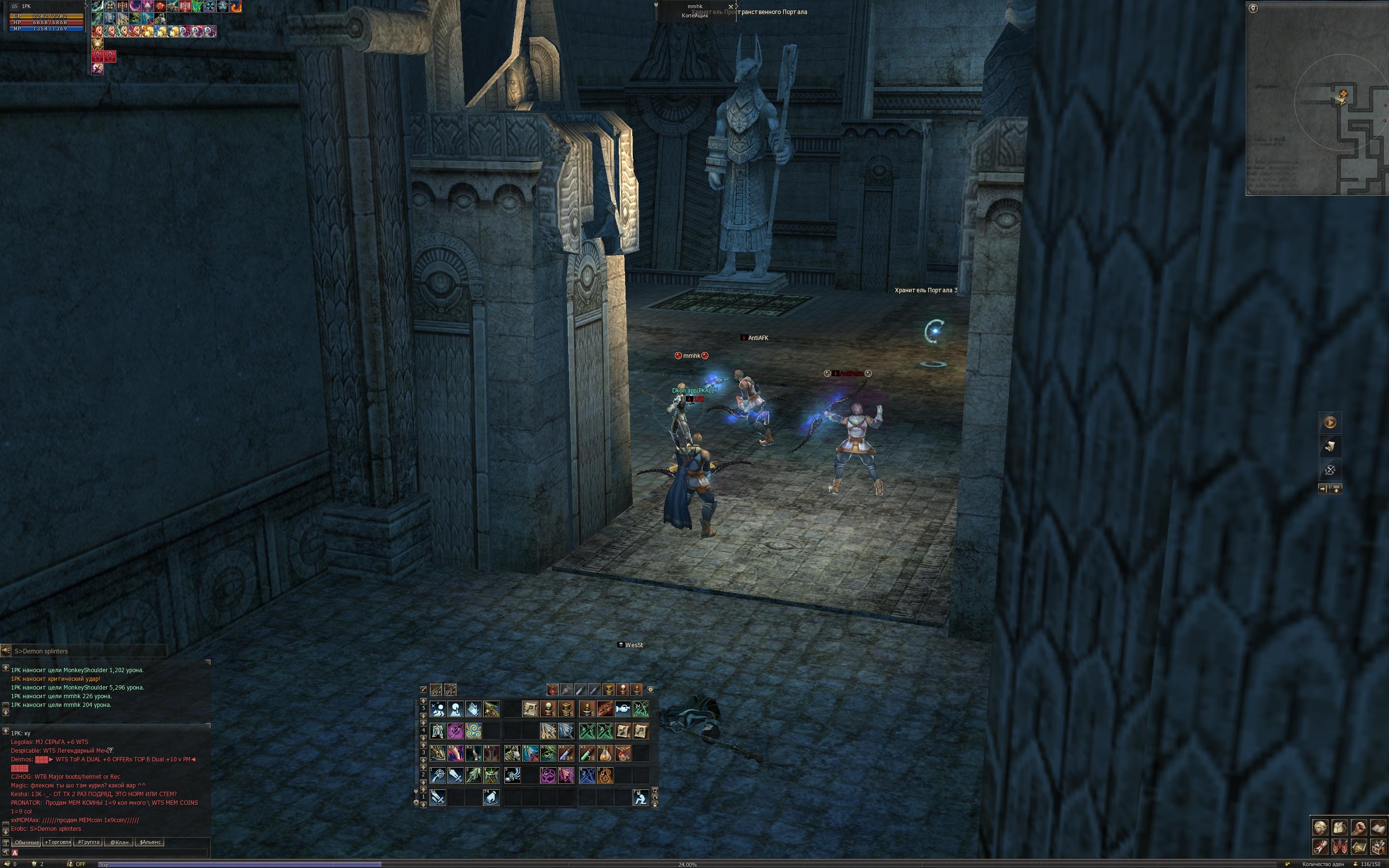Activate the F1 attack action

(x=438, y=798)
